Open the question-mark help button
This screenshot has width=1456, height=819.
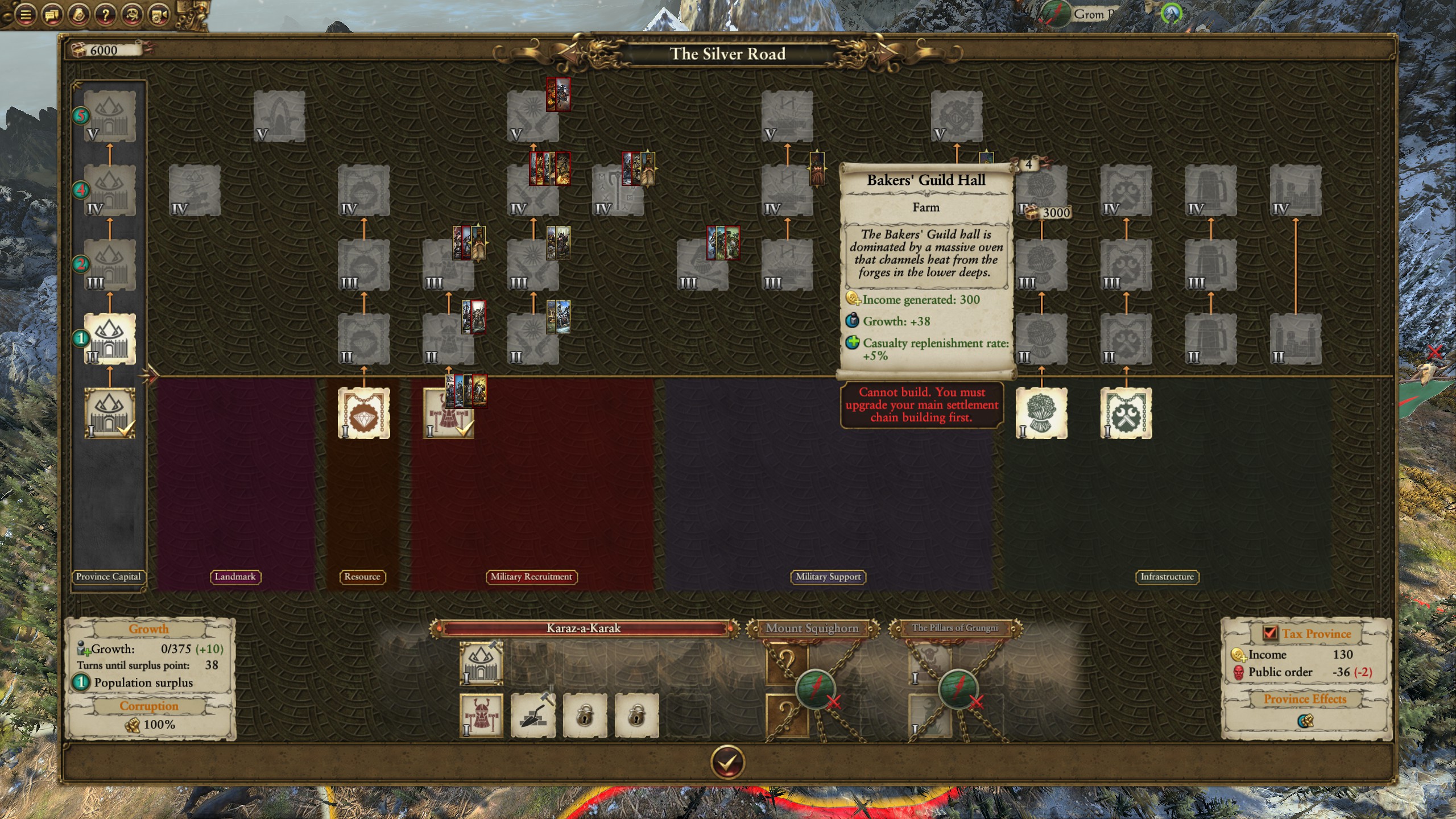105,15
